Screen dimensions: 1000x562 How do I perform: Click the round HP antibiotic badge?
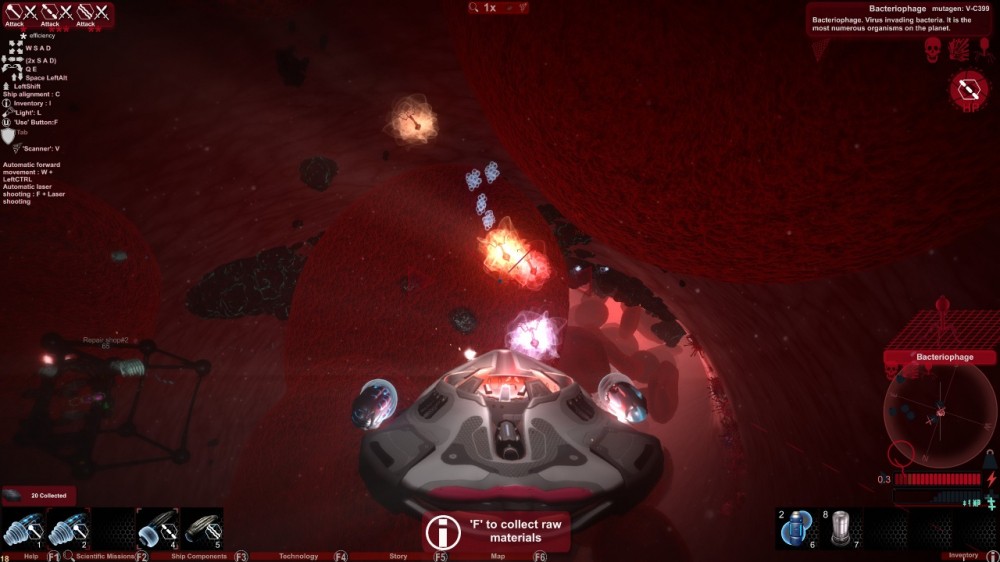point(968,90)
